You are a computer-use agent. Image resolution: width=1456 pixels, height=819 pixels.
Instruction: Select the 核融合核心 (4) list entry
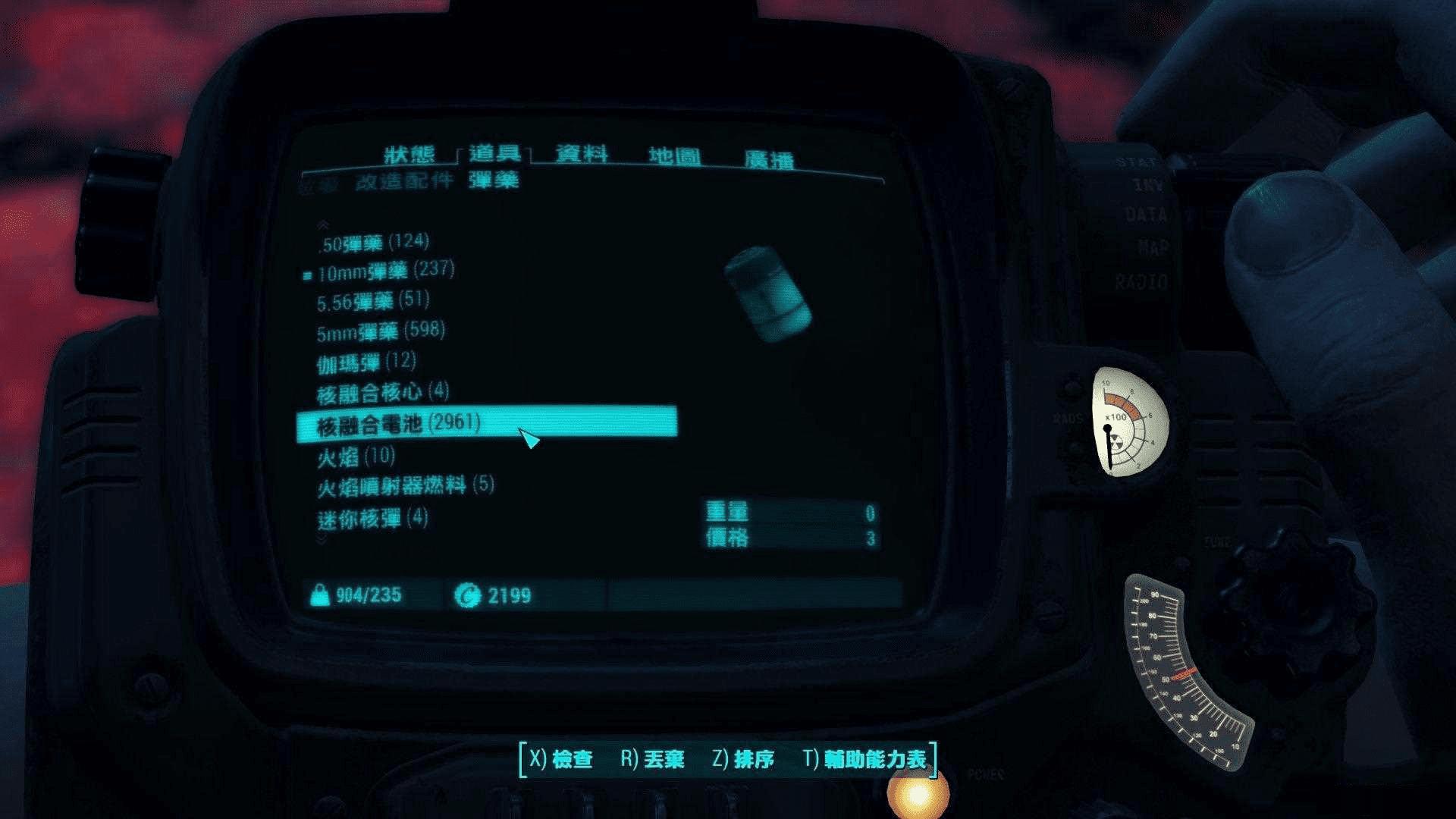(383, 393)
